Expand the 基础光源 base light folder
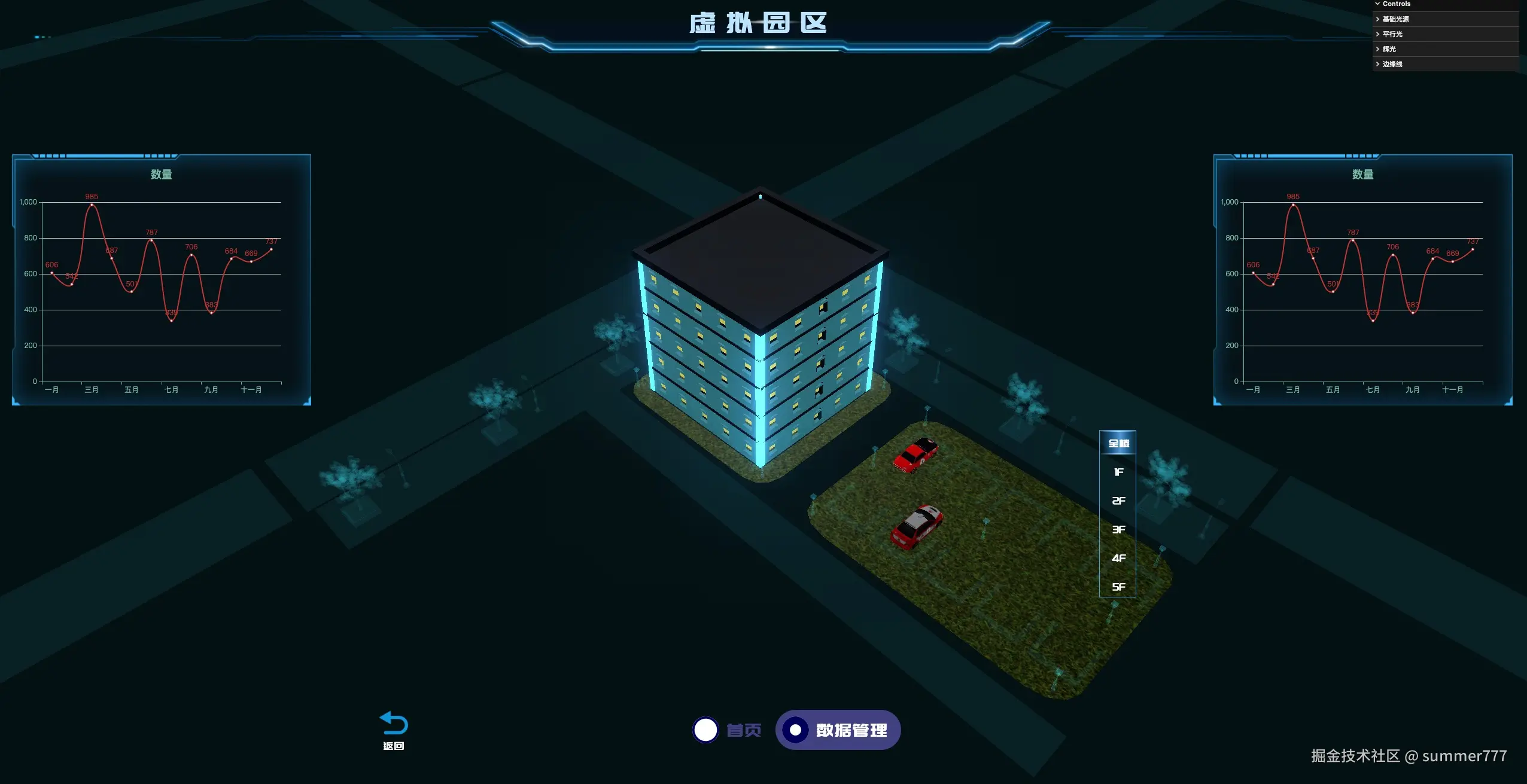Viewport: 1527px width, 784px height. pyautogui.click(x=1395, y=19)
